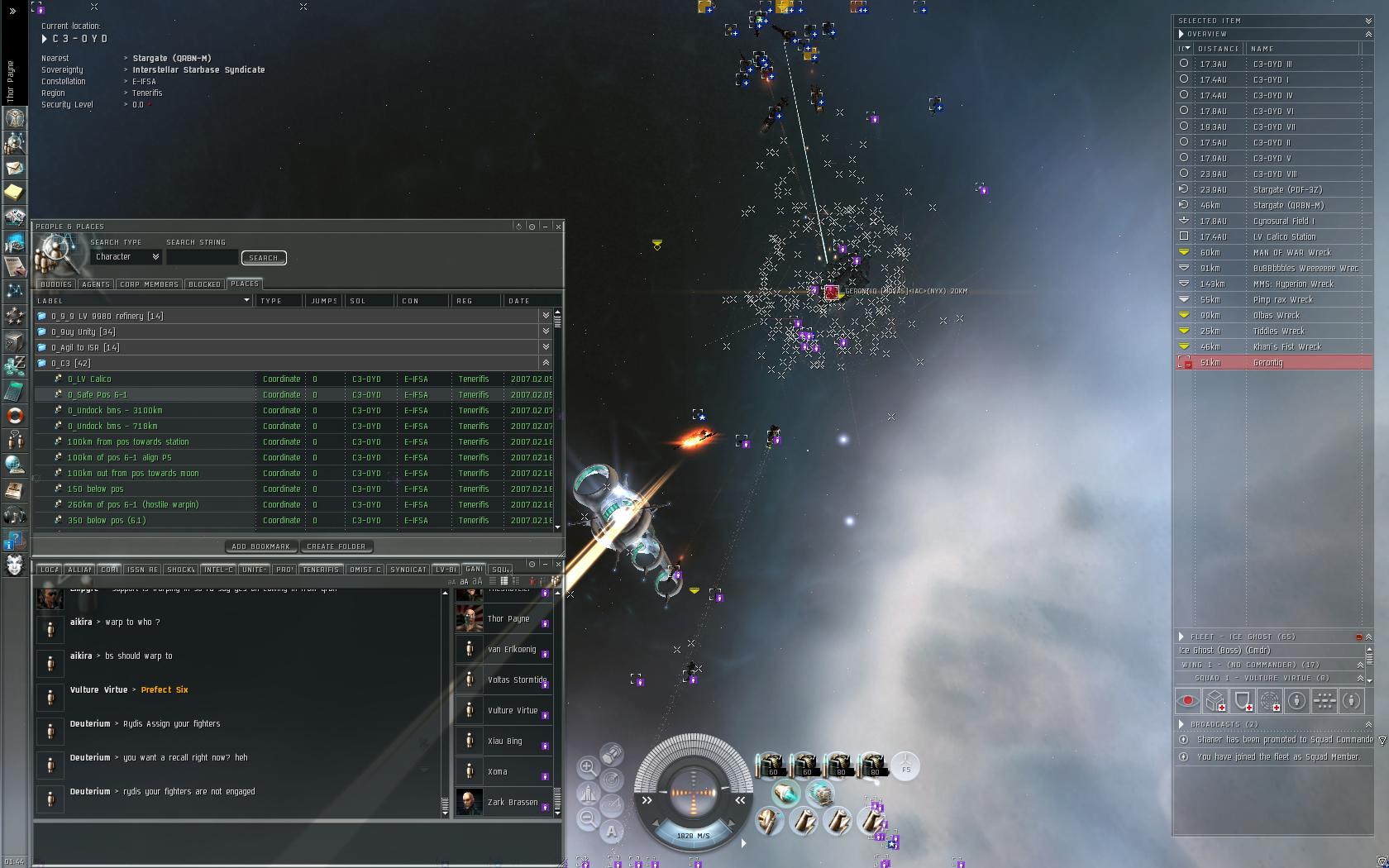Switch to the Tenerifis chat channel tab
Screen dimensions: 1389x868
(x=321, y=570)
